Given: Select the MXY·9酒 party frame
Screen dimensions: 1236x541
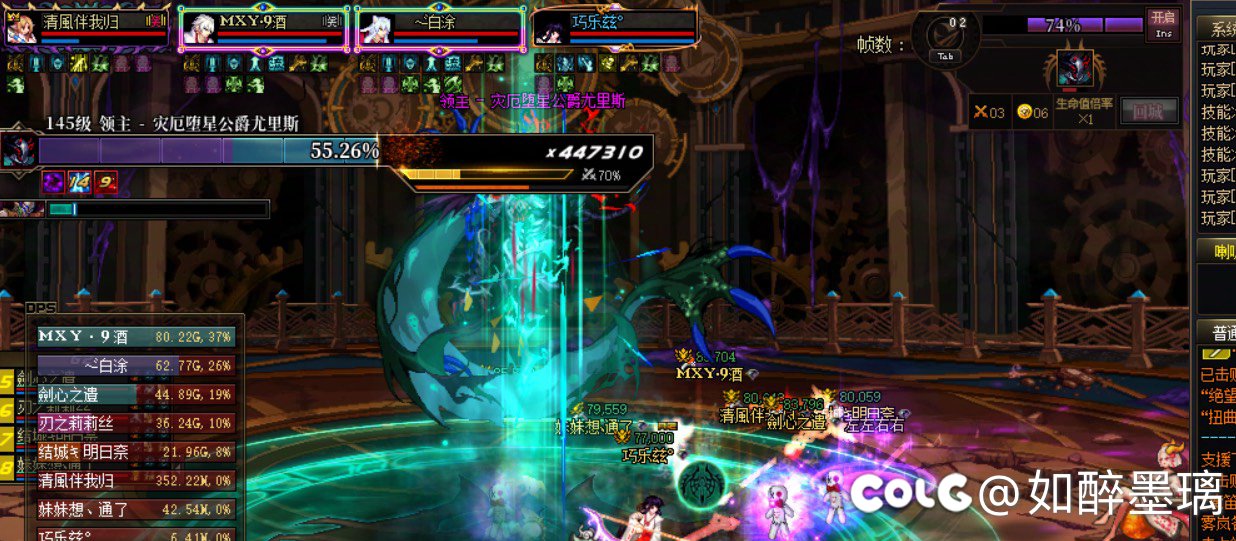Looking at the screenshot, I should coord(264,28).
